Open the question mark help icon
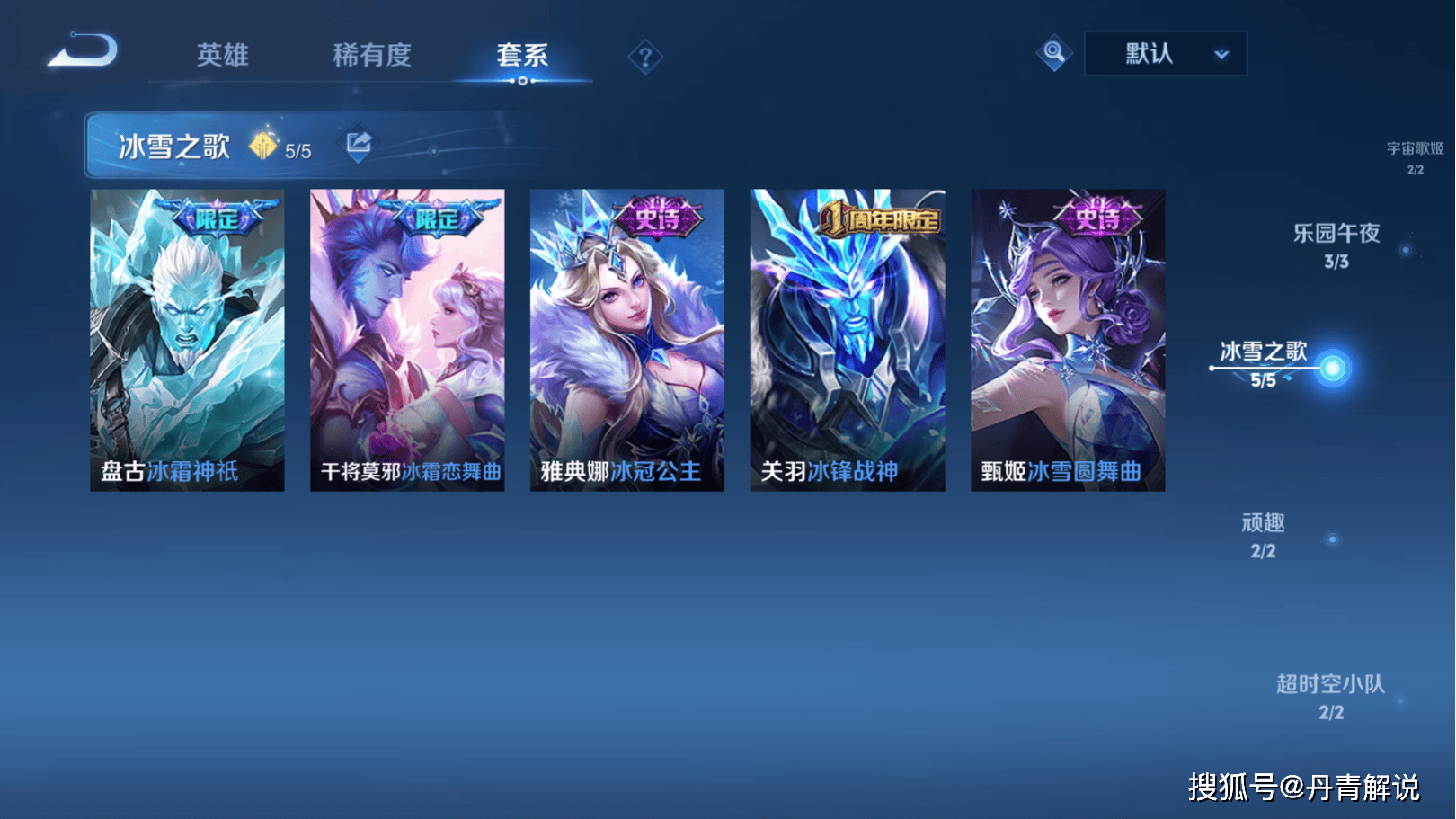Image resolution: width=1456 pixels, height=819 pixels. pyautogui.click(x=644, y=58)
